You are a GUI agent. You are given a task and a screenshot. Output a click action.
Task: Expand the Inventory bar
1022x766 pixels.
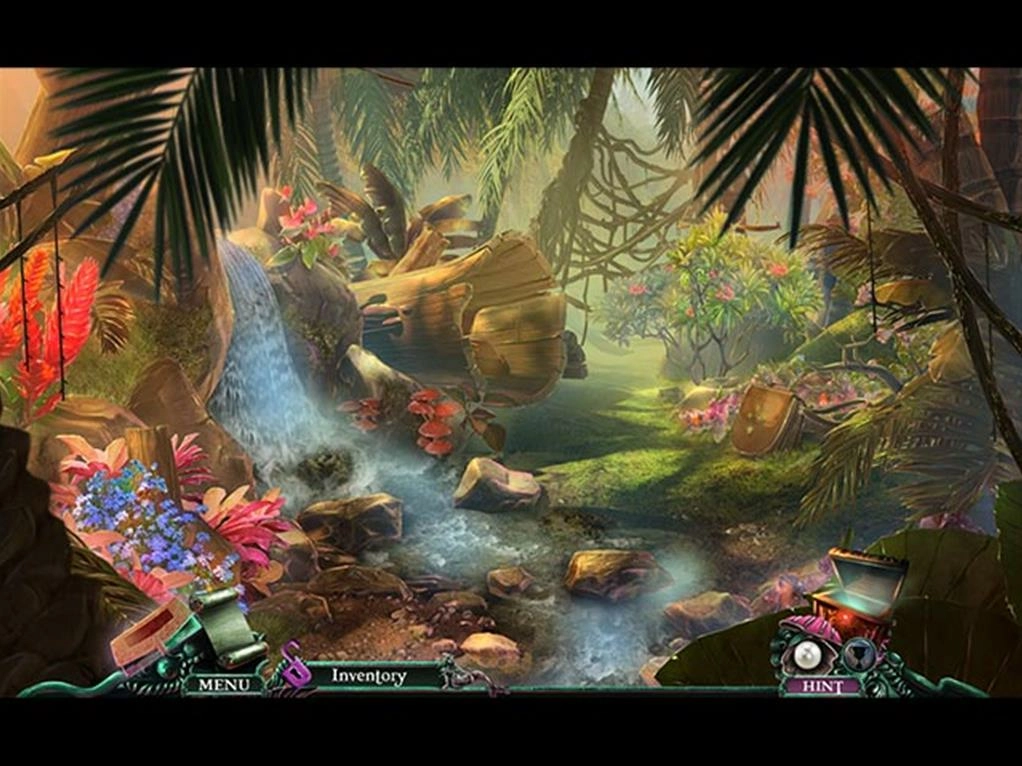pos(369,676)
